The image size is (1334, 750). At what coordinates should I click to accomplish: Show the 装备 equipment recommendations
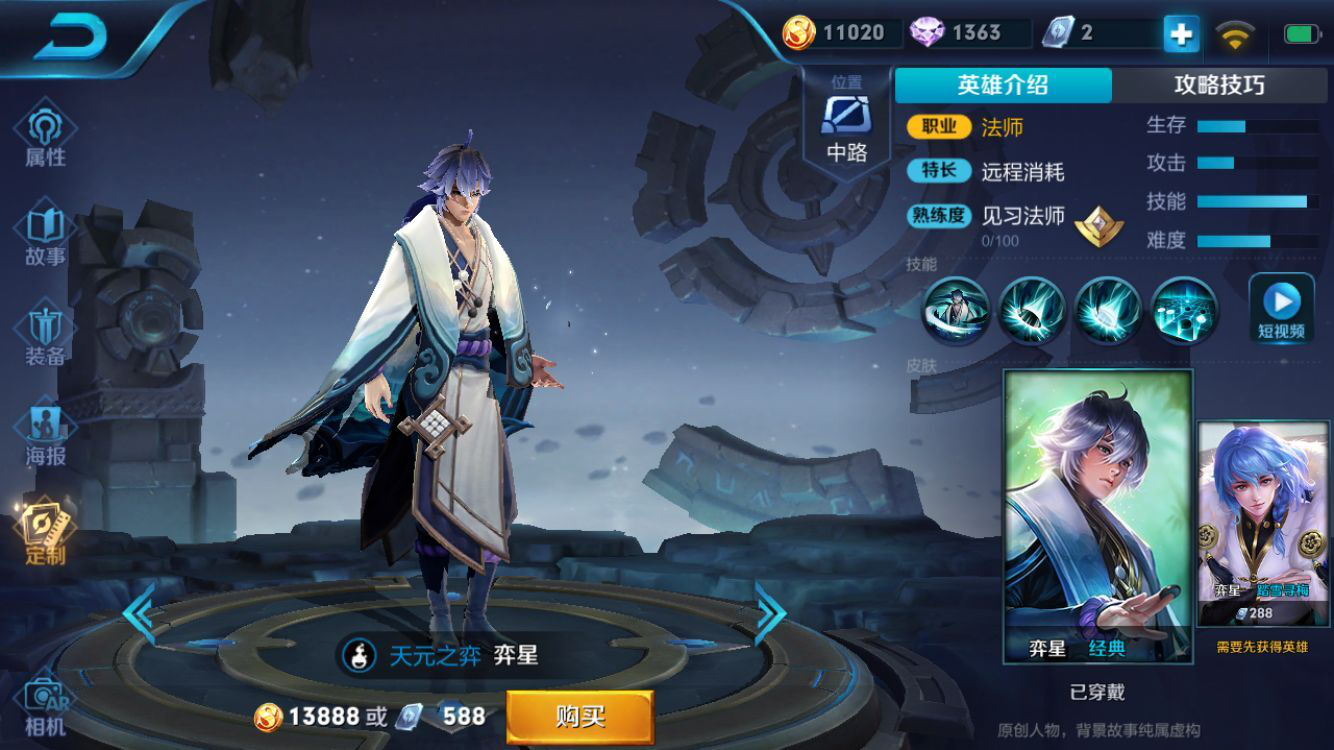coord(45,336)
